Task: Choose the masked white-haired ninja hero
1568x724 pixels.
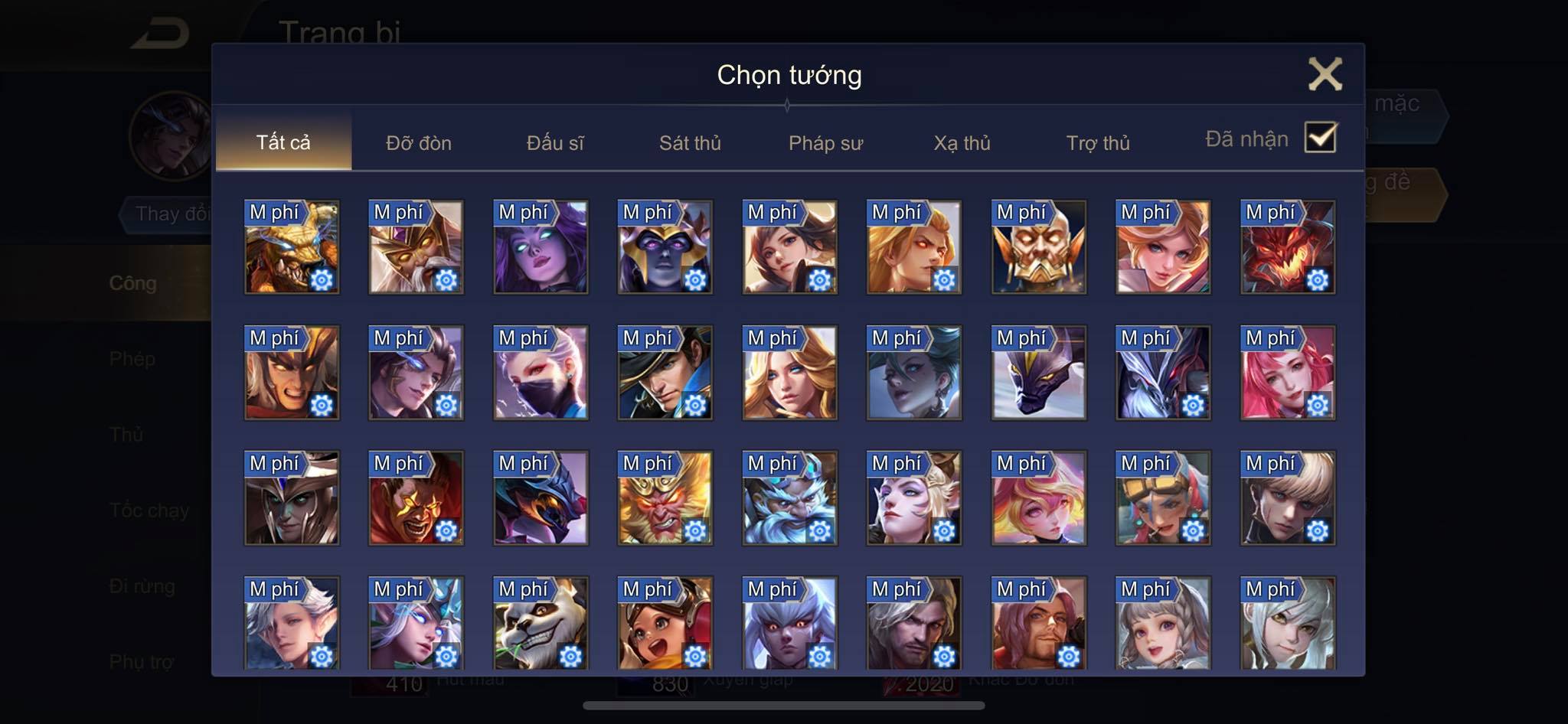Action: (x=541, y=373)
